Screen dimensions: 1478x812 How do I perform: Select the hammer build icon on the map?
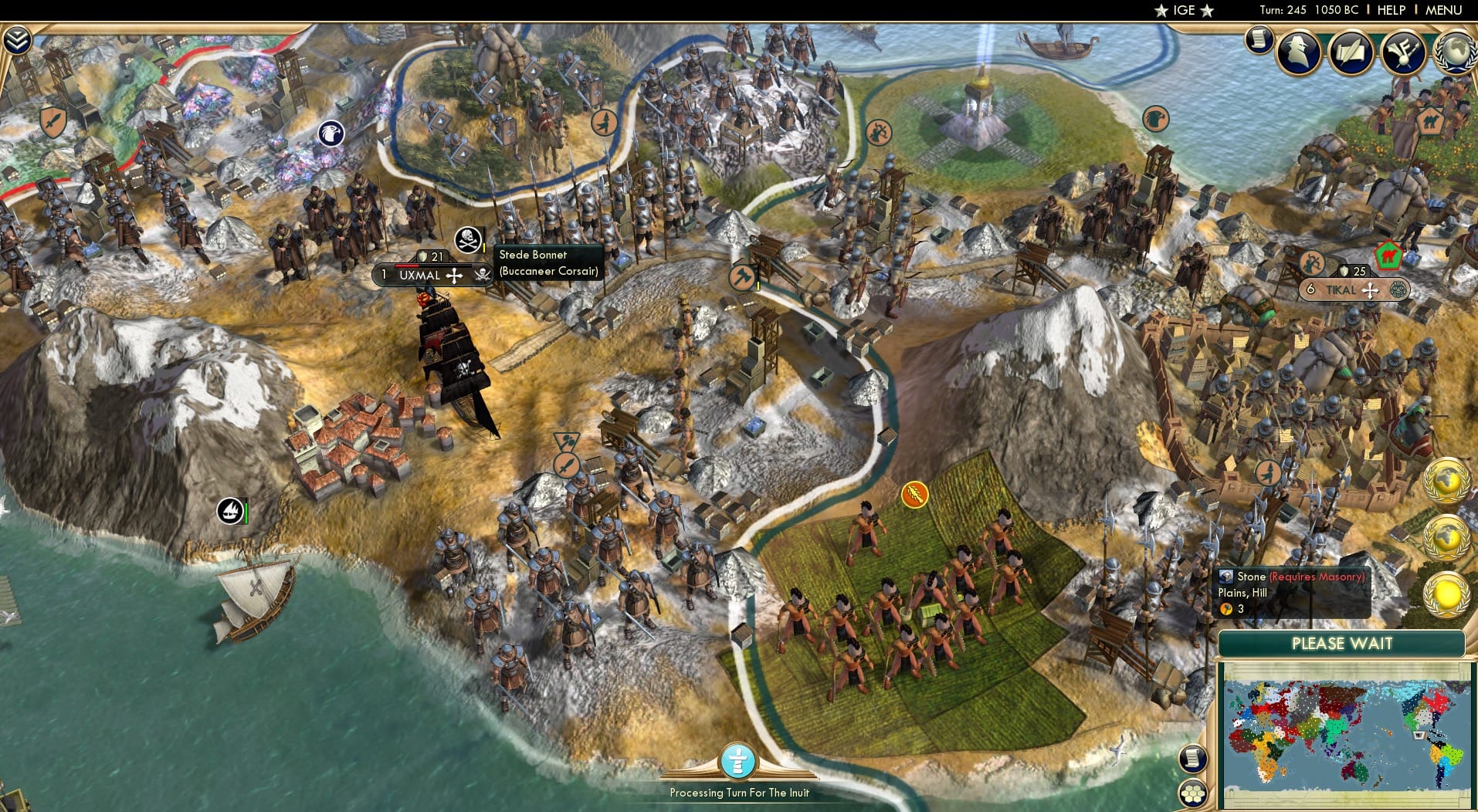click(x=743, y=278)
